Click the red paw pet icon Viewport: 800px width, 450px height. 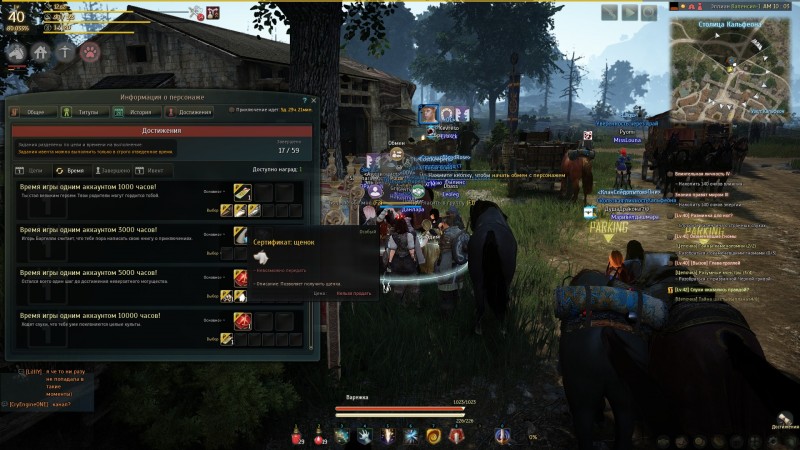pos(90,52)
